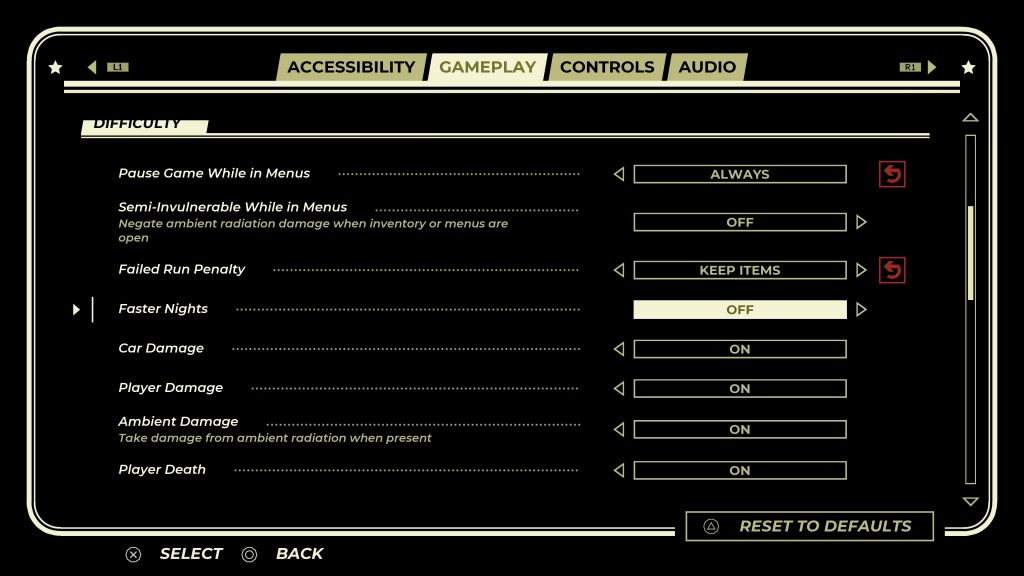Click the right arrow beside Faster Nights

[x=861, y=310]
